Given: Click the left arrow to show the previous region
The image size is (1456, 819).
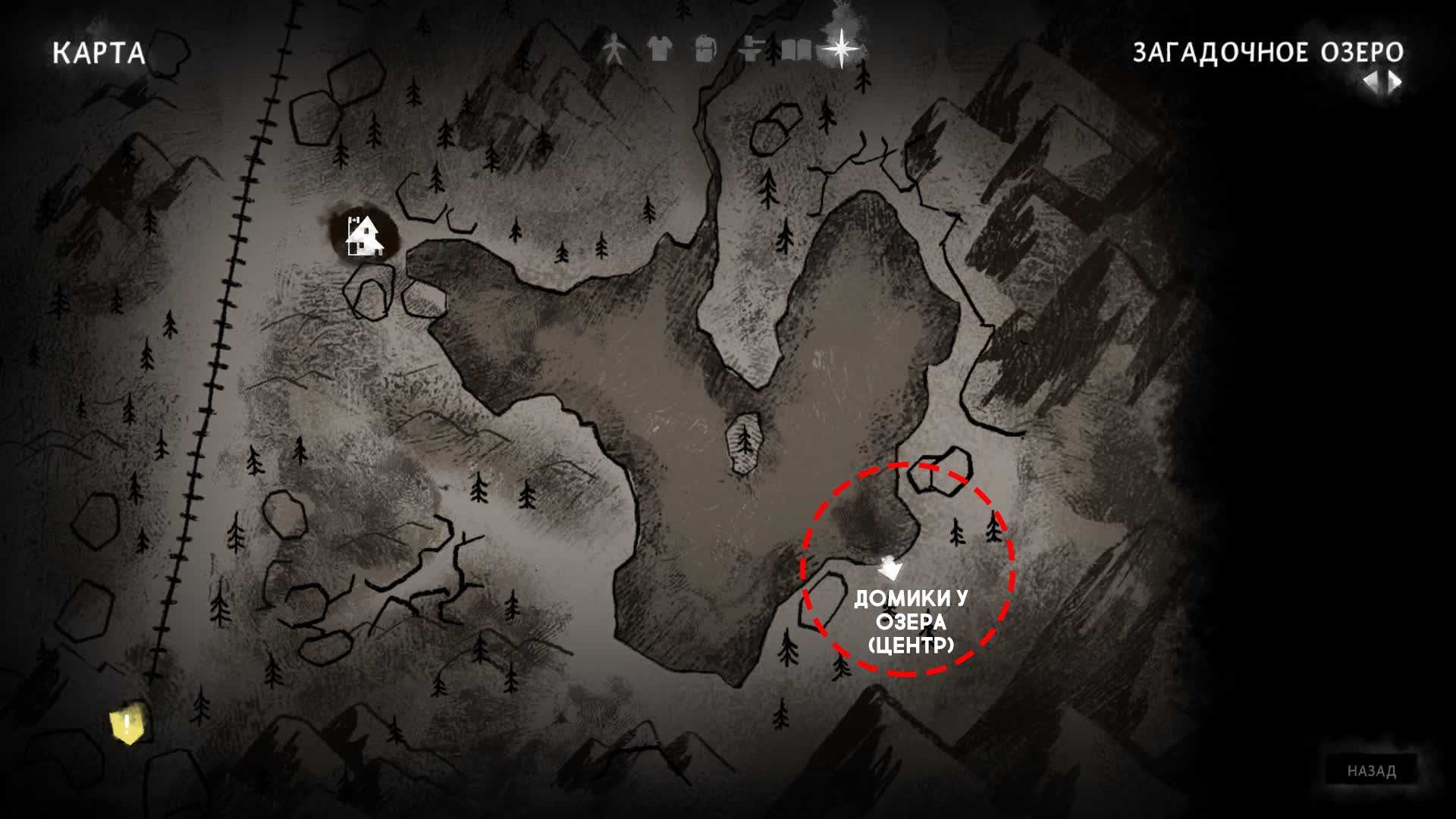Looking at the screenshot, I should [1370, 82].
